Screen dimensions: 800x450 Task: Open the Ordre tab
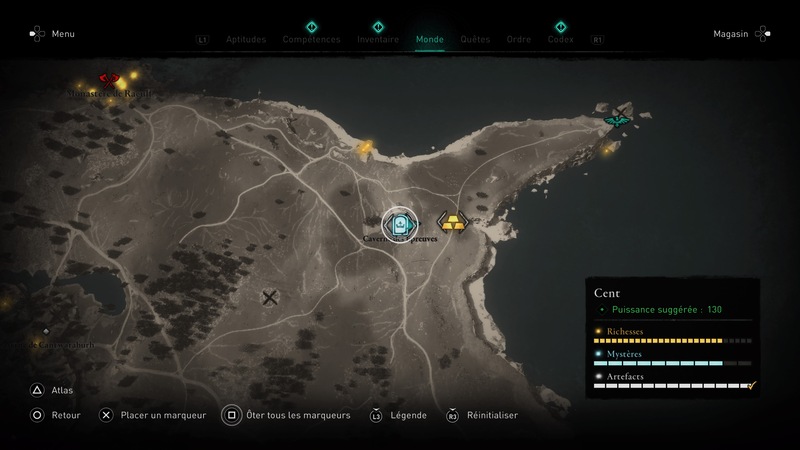pos(519,40)
